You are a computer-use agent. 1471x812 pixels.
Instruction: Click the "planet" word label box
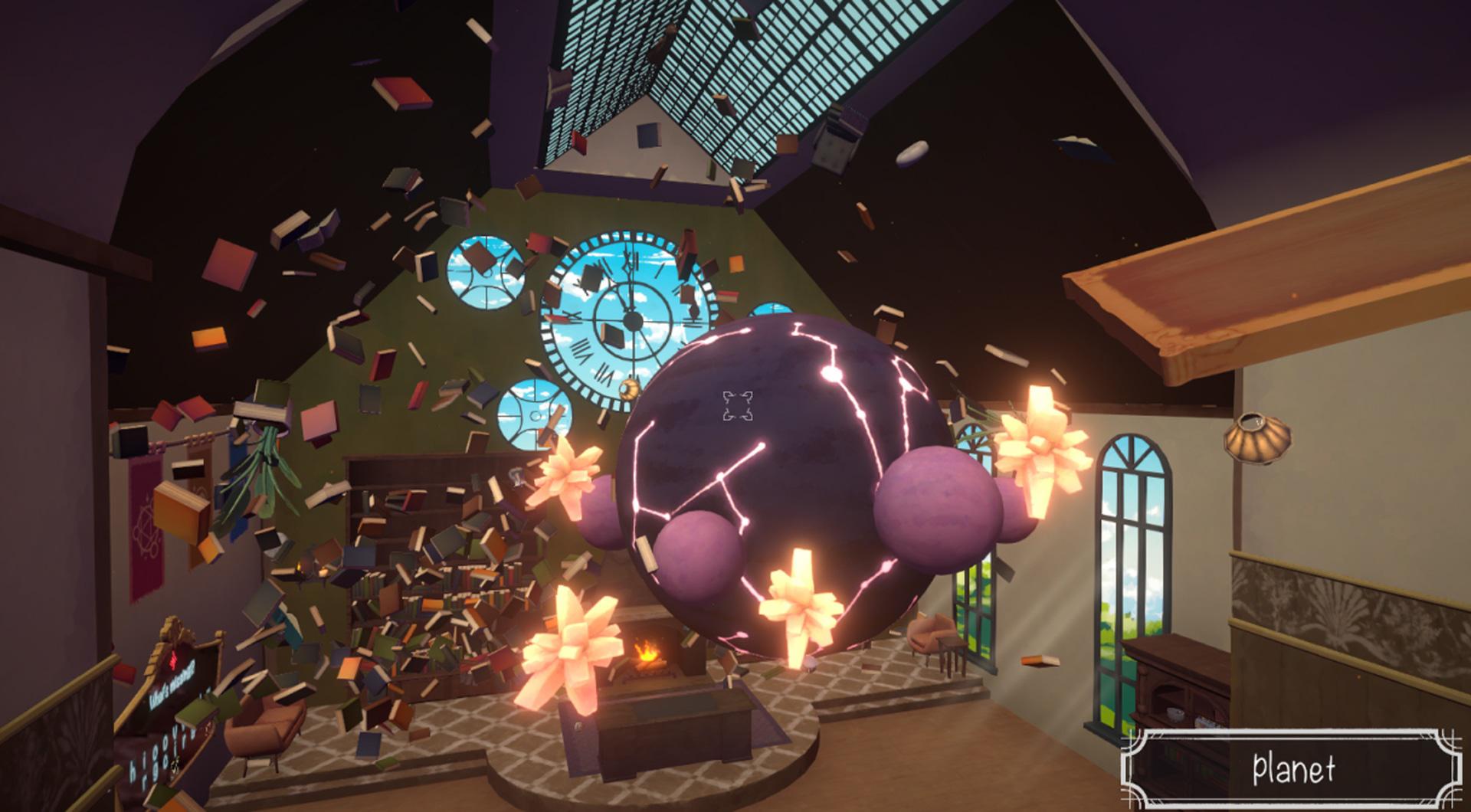tap(1294, 769)
